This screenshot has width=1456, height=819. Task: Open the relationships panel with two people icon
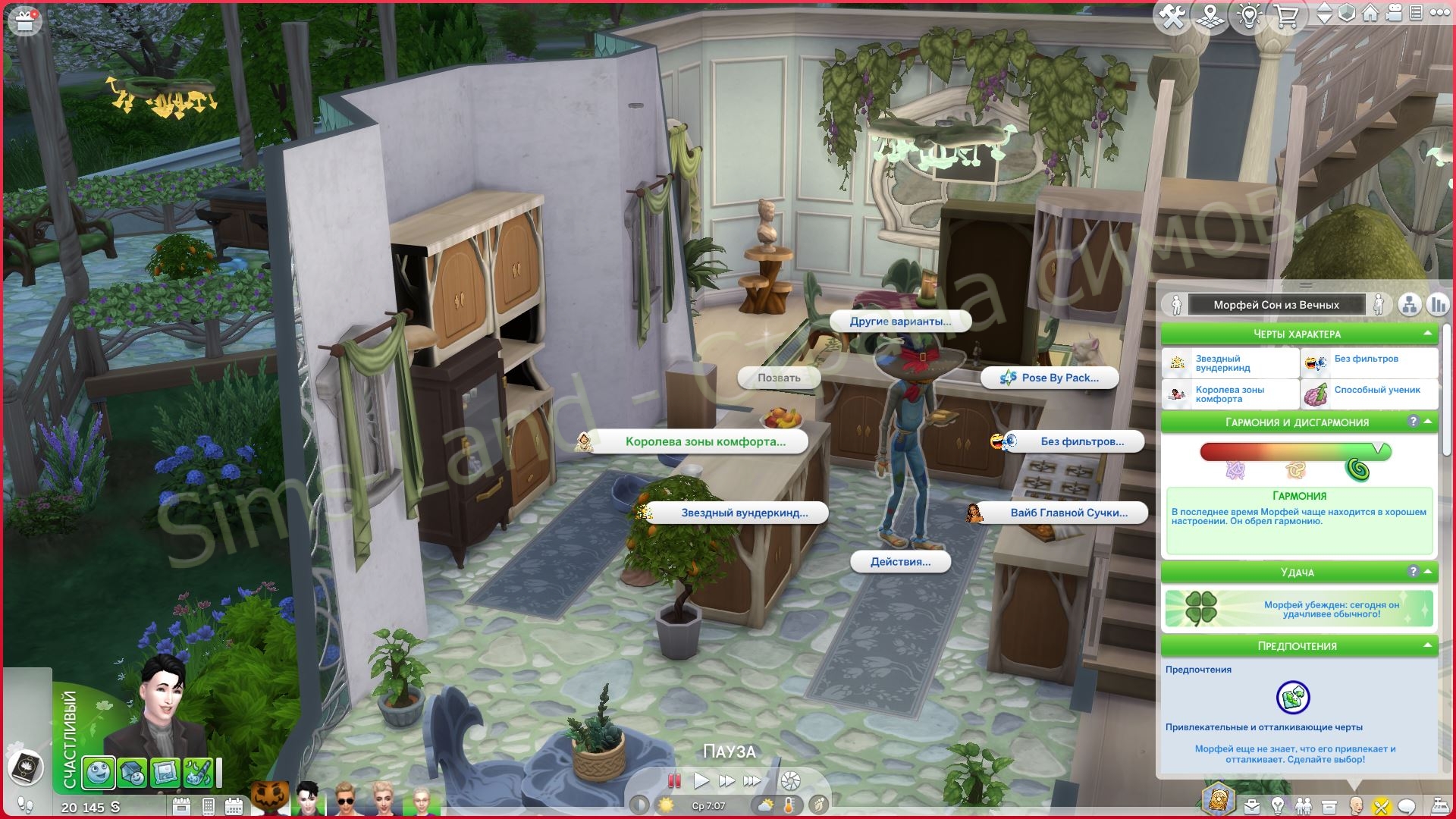point(1304,806)
